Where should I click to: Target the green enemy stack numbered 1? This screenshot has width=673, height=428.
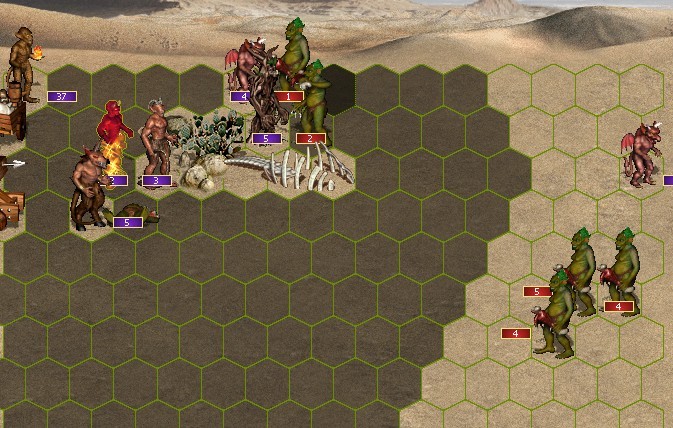[x=294, y=50]
